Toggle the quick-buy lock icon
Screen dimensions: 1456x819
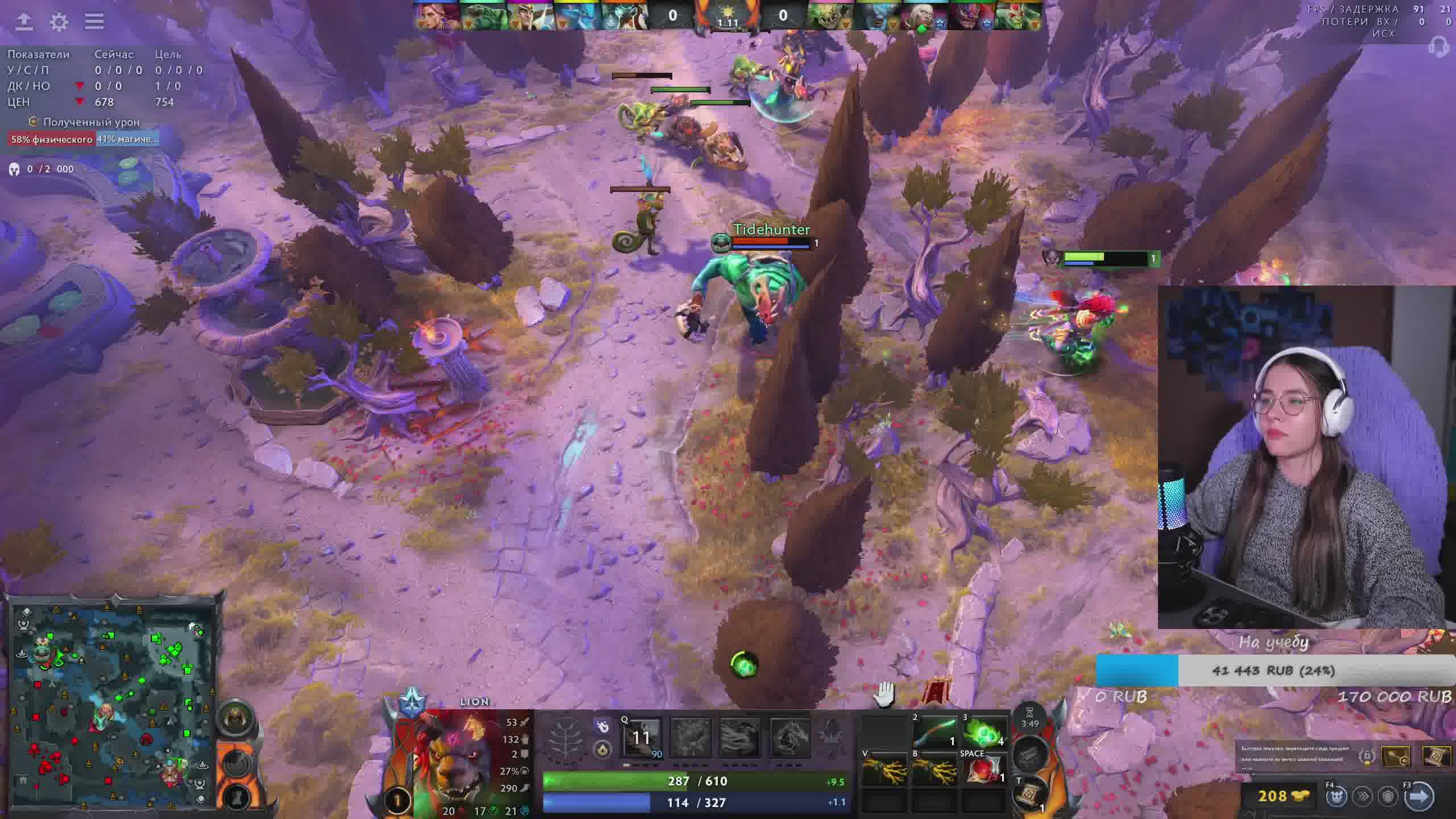tap(1367, 757)
